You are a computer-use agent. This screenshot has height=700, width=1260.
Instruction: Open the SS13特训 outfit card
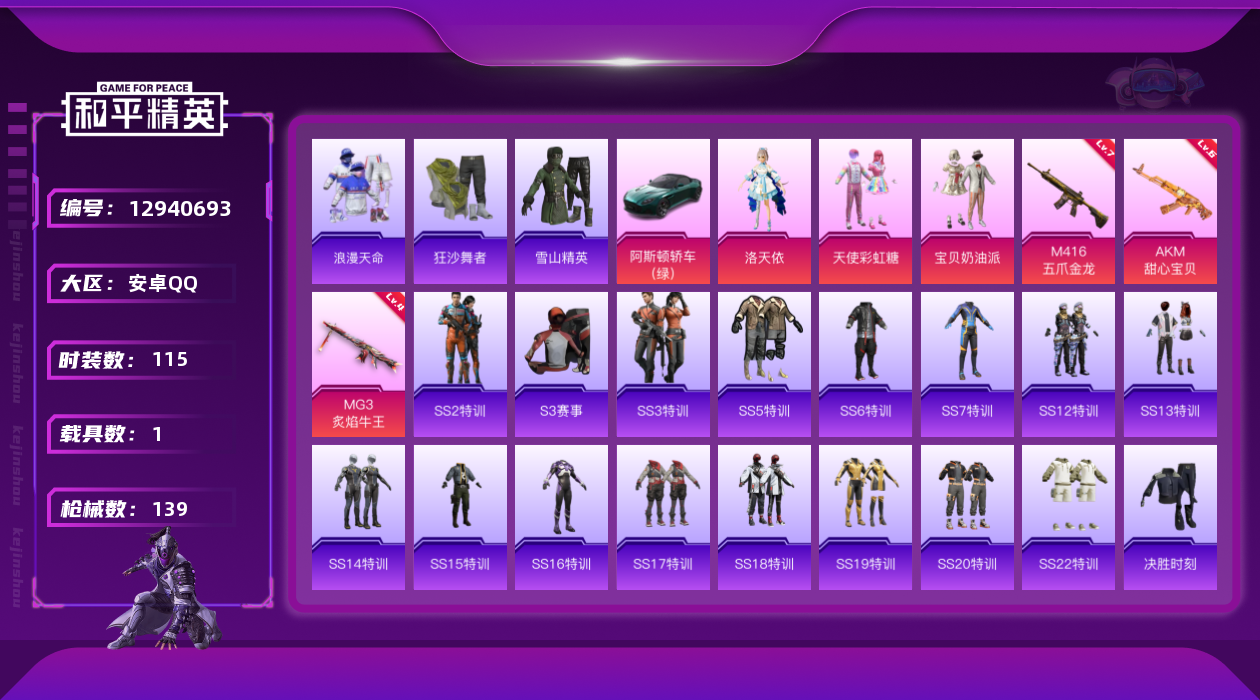1170,364
